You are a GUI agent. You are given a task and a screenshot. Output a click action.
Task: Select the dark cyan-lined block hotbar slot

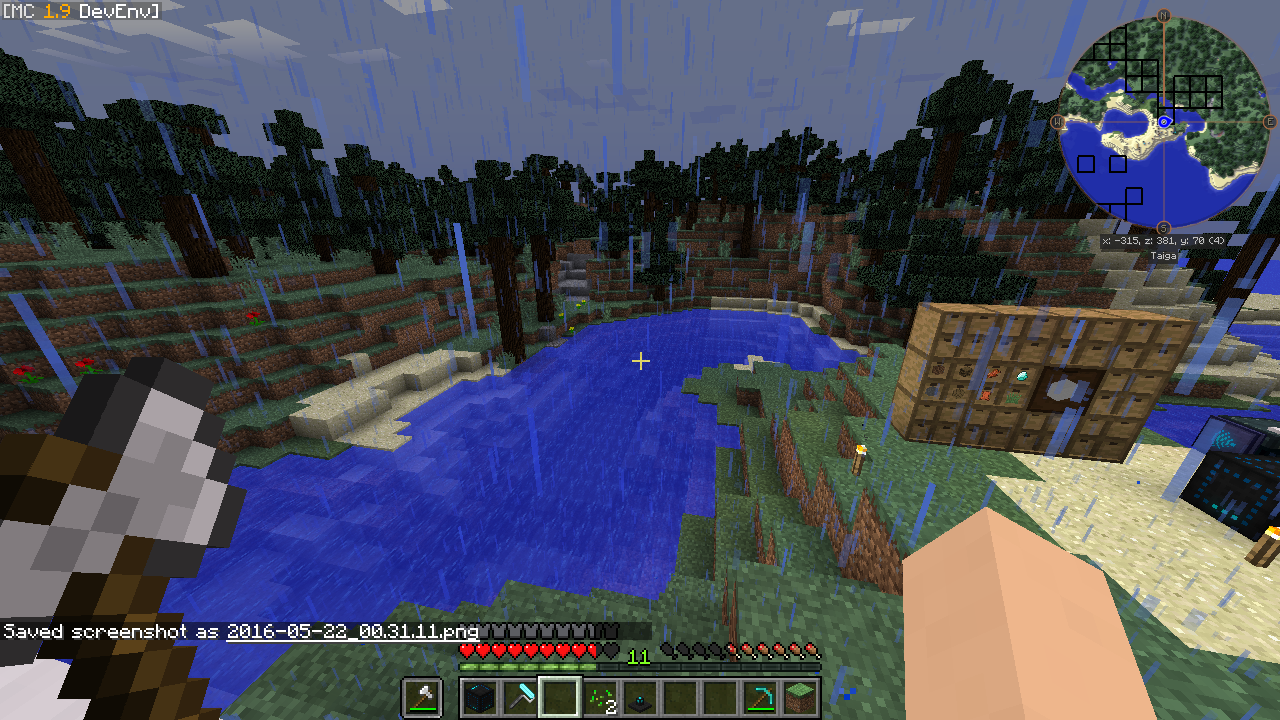coord(480,697)
